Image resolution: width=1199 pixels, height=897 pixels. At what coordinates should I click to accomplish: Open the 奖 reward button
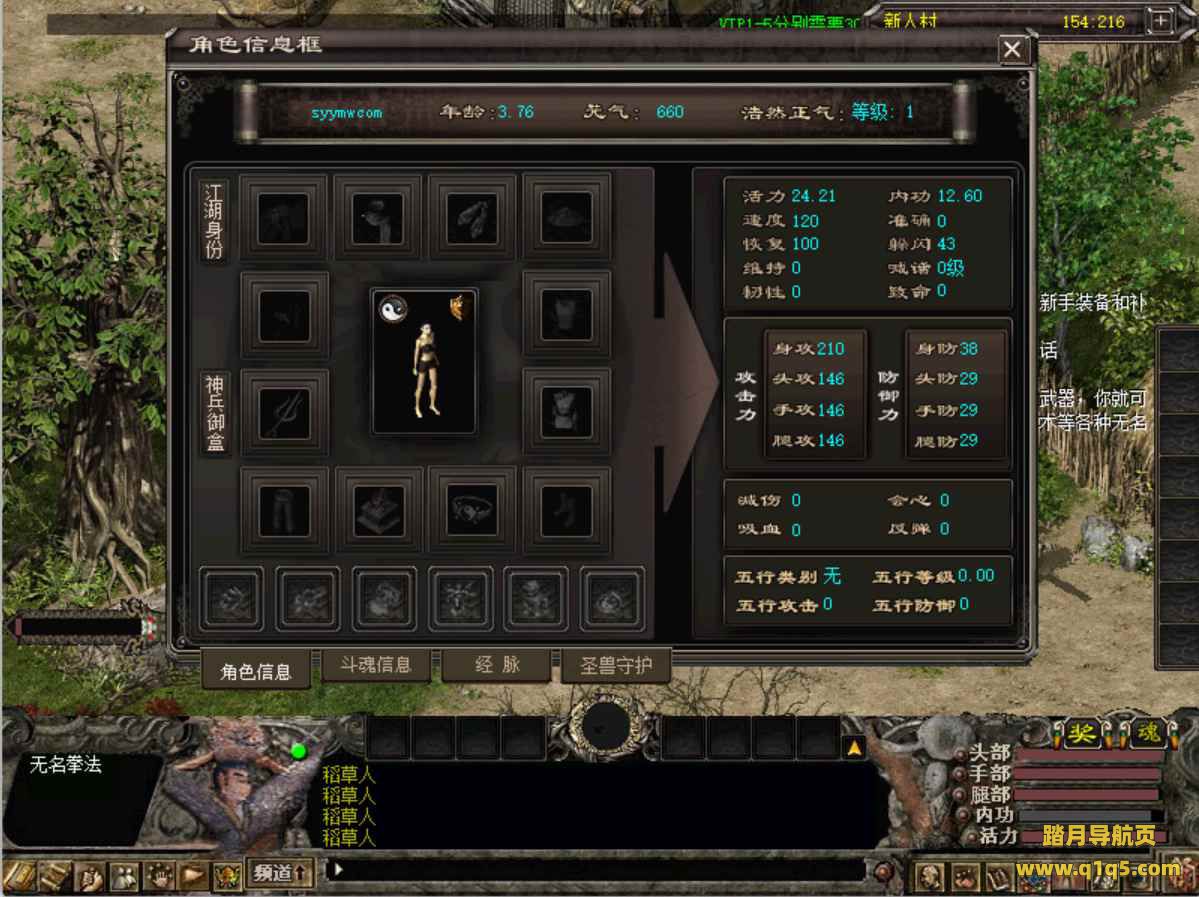[x=1079, y=735]
